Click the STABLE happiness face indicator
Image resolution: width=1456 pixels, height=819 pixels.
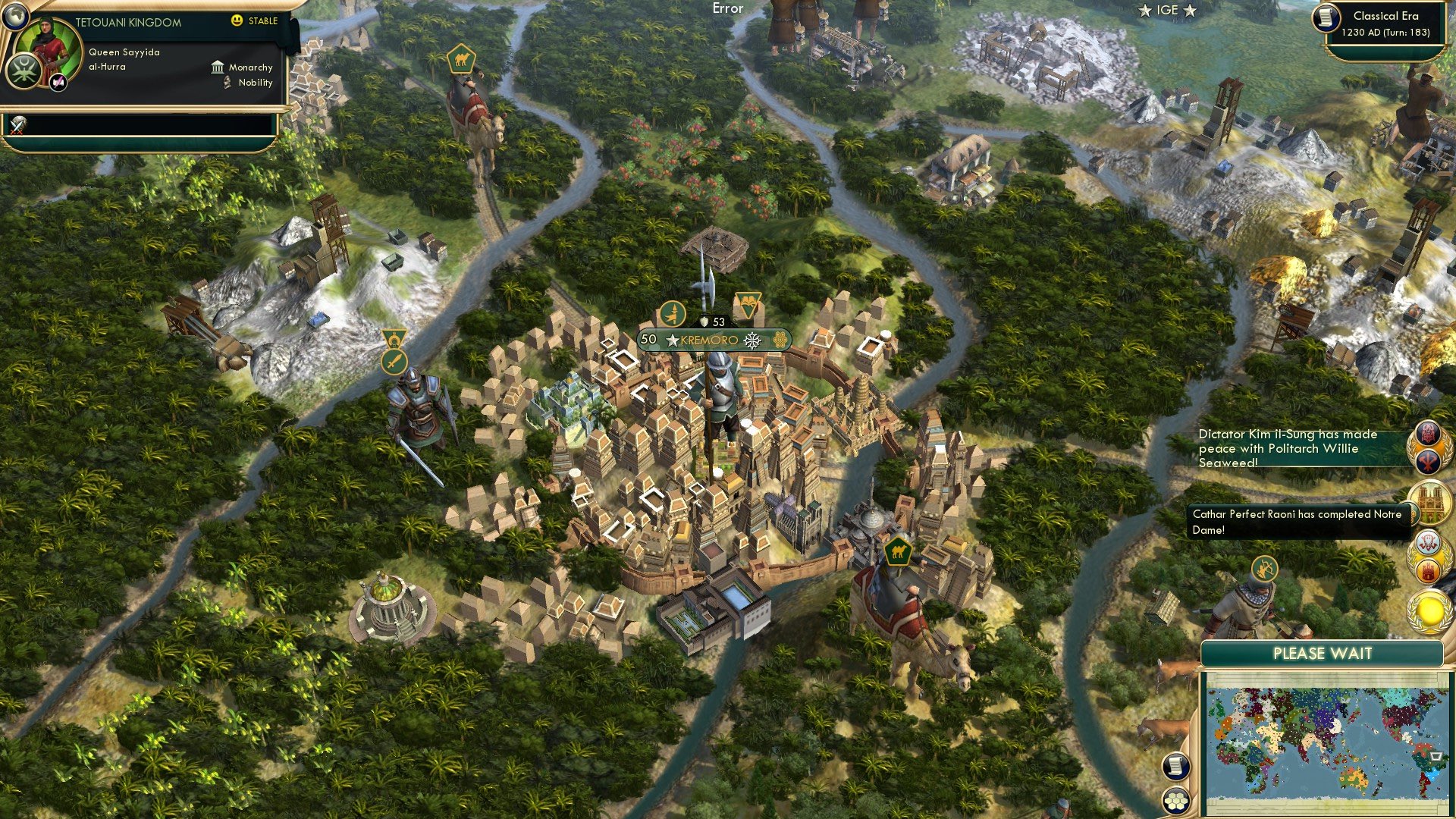[x=237, y=20]
